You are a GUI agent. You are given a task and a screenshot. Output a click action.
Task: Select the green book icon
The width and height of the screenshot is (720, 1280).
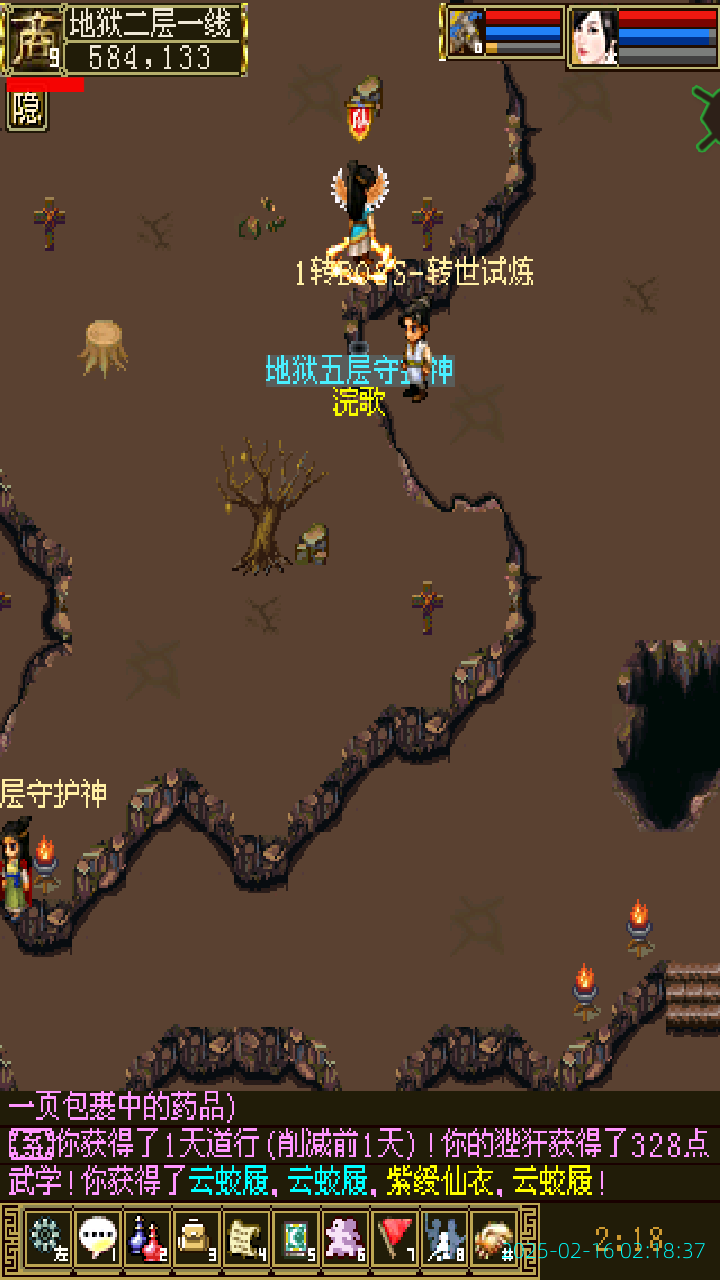click(x=295, y=1239)
